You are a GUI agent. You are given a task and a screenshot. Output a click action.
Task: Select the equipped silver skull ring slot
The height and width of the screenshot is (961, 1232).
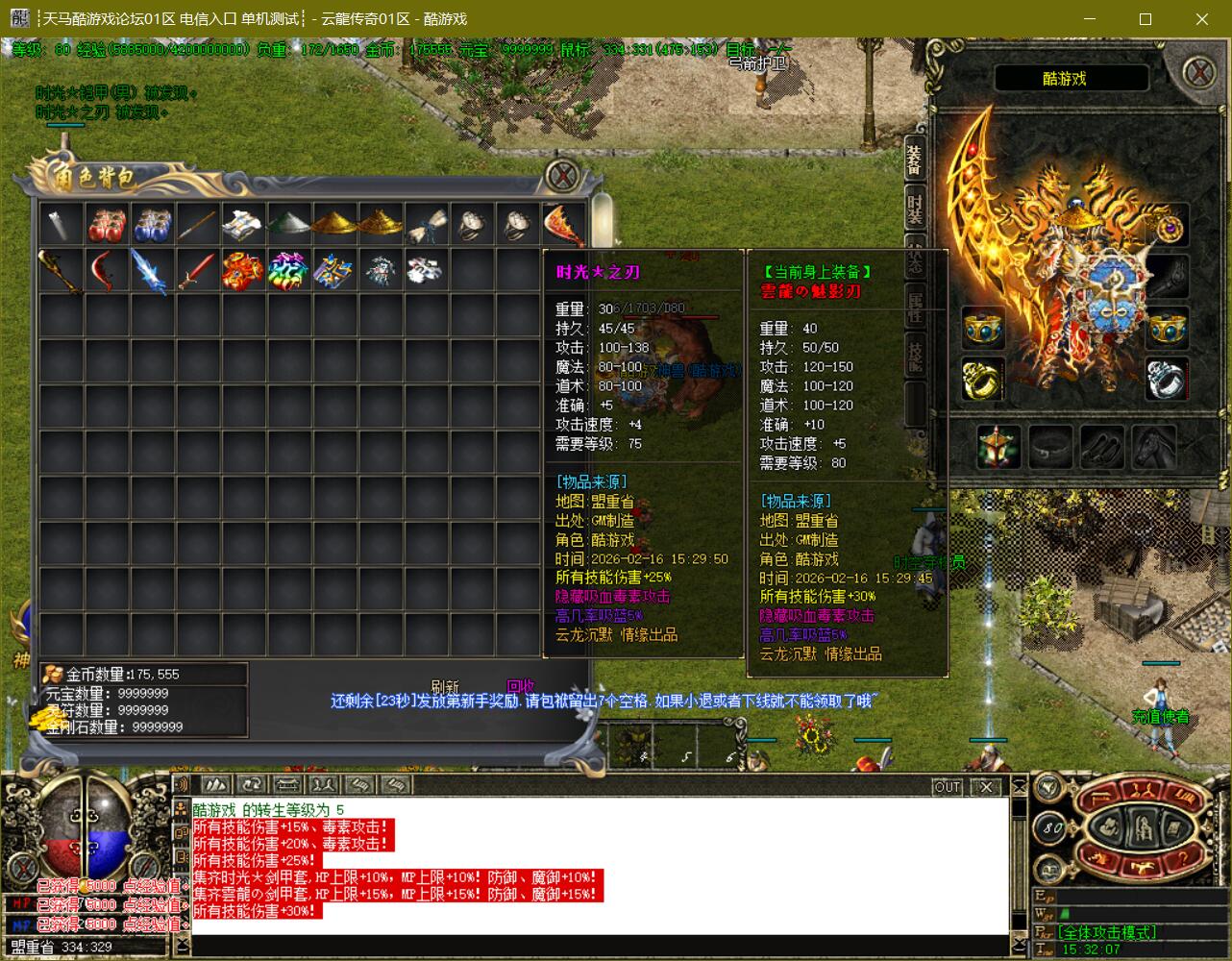pyautogui.click(x=1167, y=378)
